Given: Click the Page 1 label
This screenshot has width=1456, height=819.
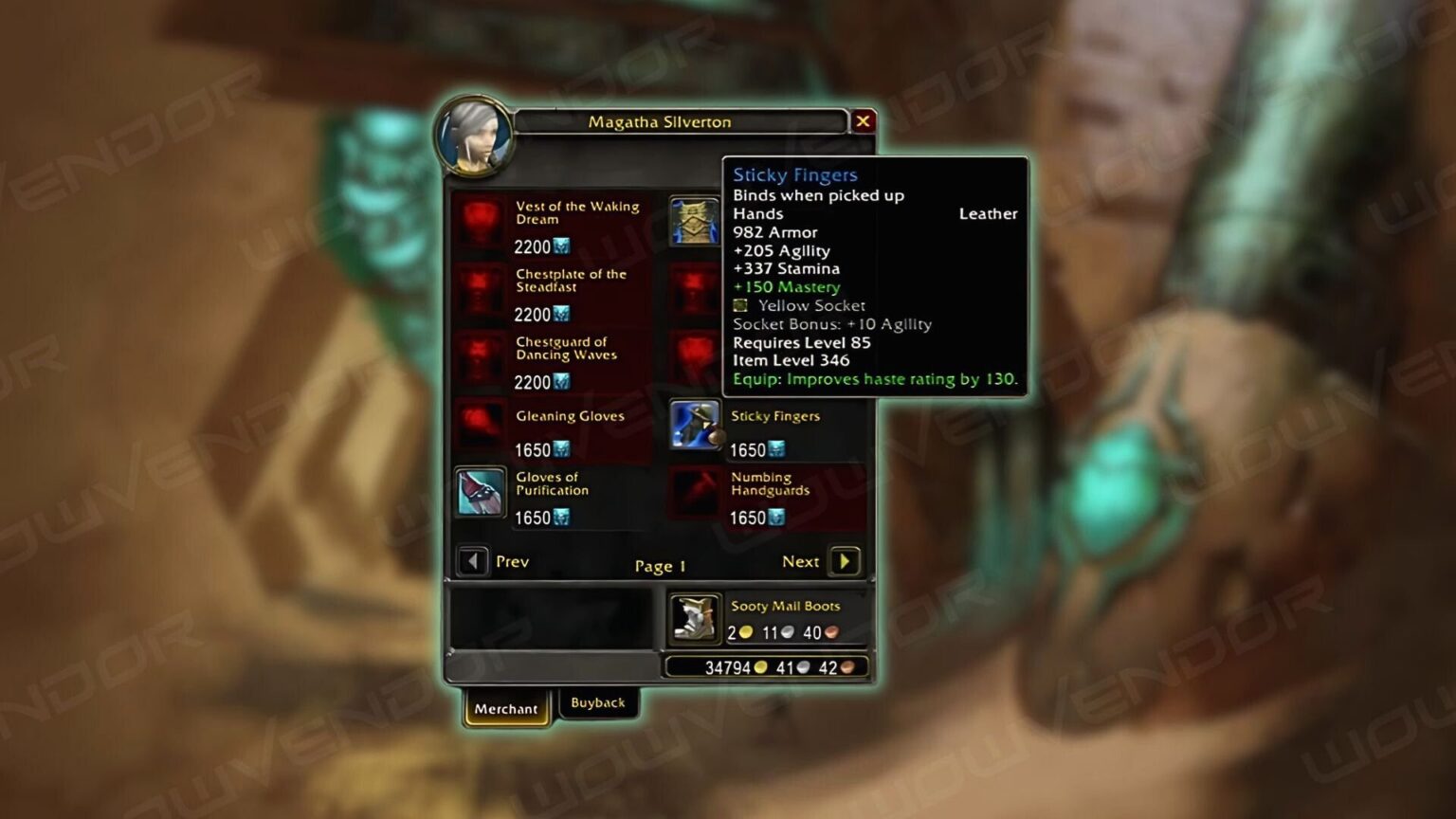Looking at the screenshot, I should click(660, 565).
